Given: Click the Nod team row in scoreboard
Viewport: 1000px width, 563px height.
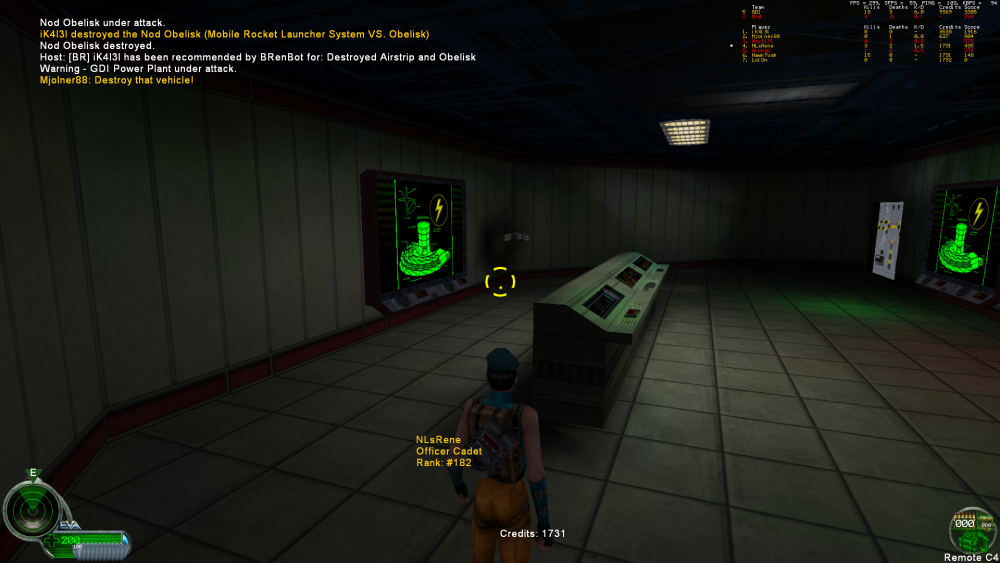Looking at the screenshot, I should (x=756, y=17).
